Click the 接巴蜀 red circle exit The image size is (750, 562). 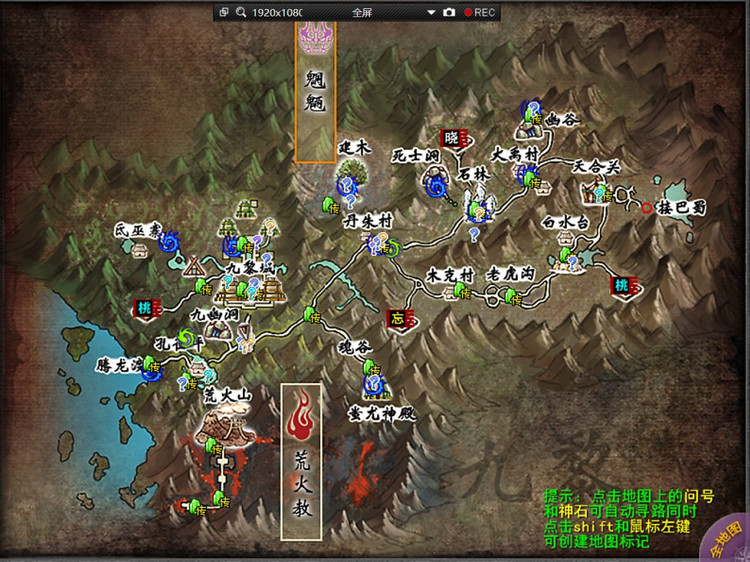tap(648, 208)
